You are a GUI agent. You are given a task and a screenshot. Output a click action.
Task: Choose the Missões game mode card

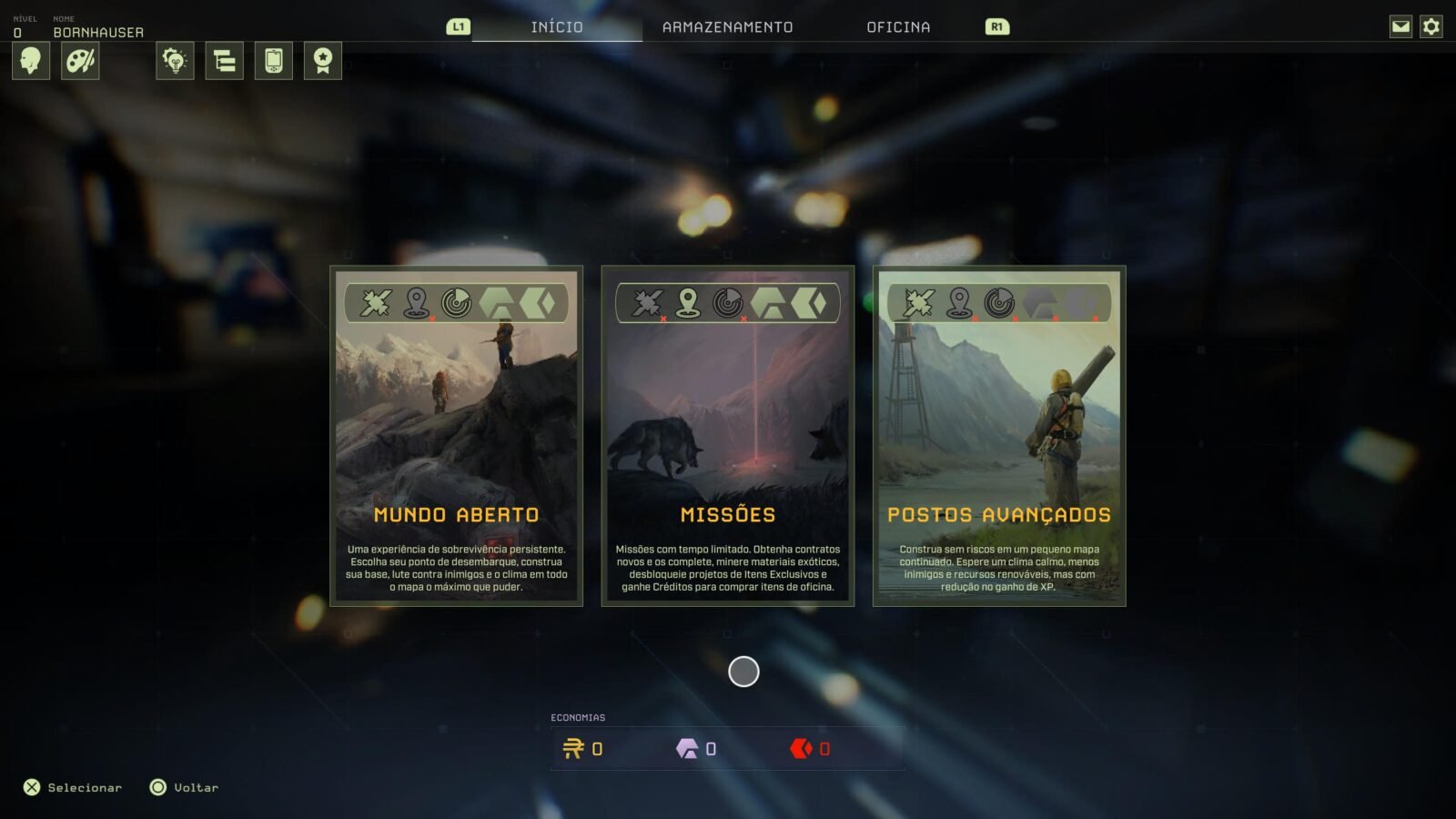[x=727, y=436]
